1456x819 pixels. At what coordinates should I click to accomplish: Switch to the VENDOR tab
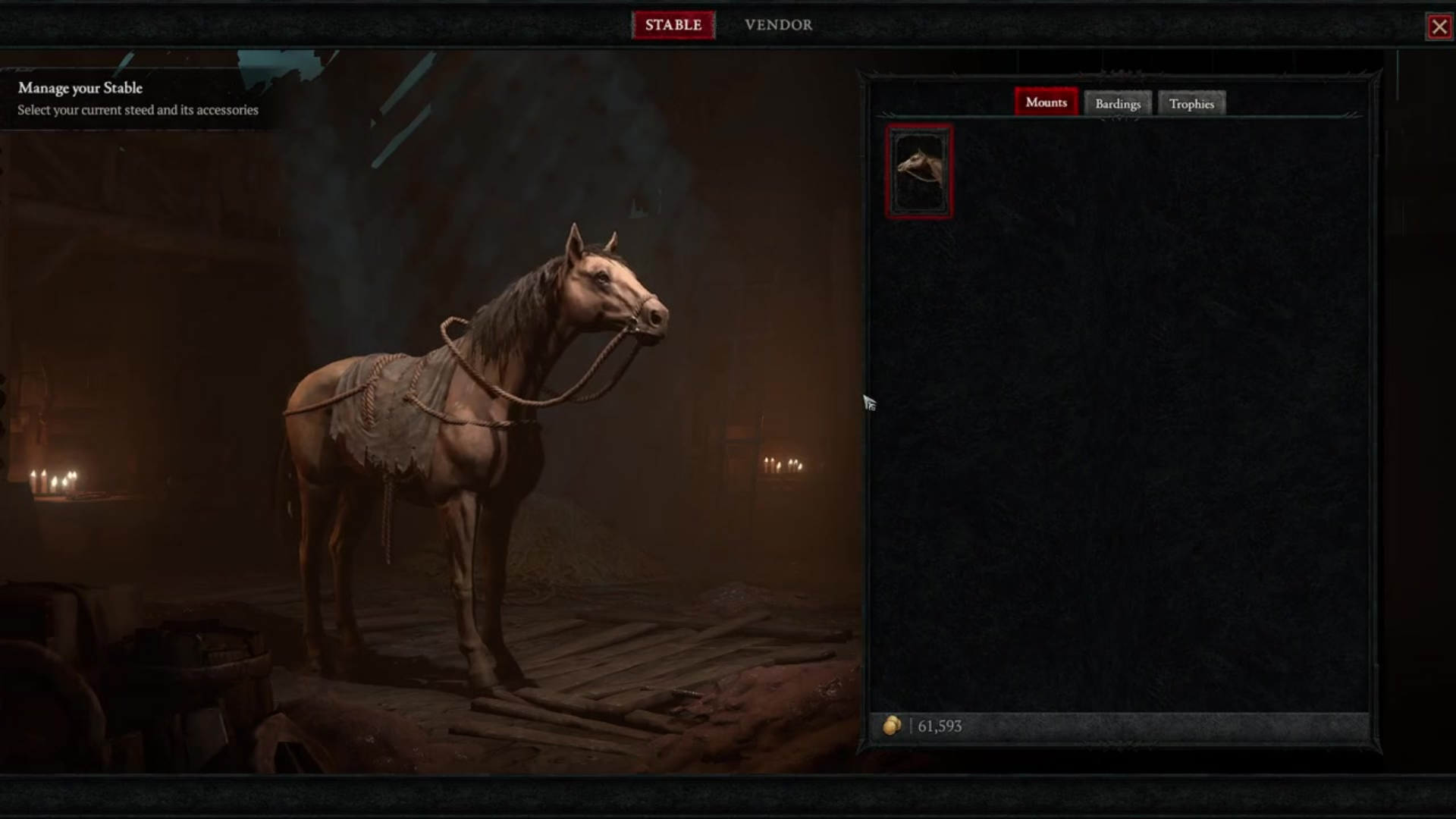(777, 24)
